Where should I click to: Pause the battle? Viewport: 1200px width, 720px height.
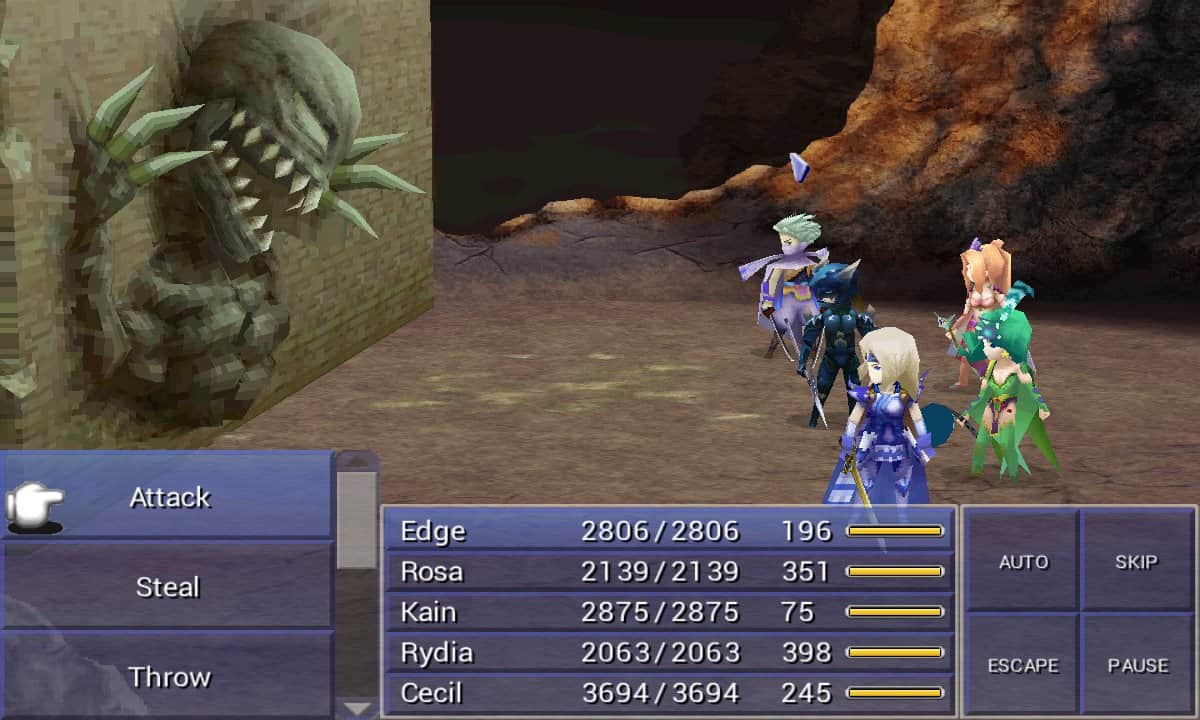(1137, 665)
